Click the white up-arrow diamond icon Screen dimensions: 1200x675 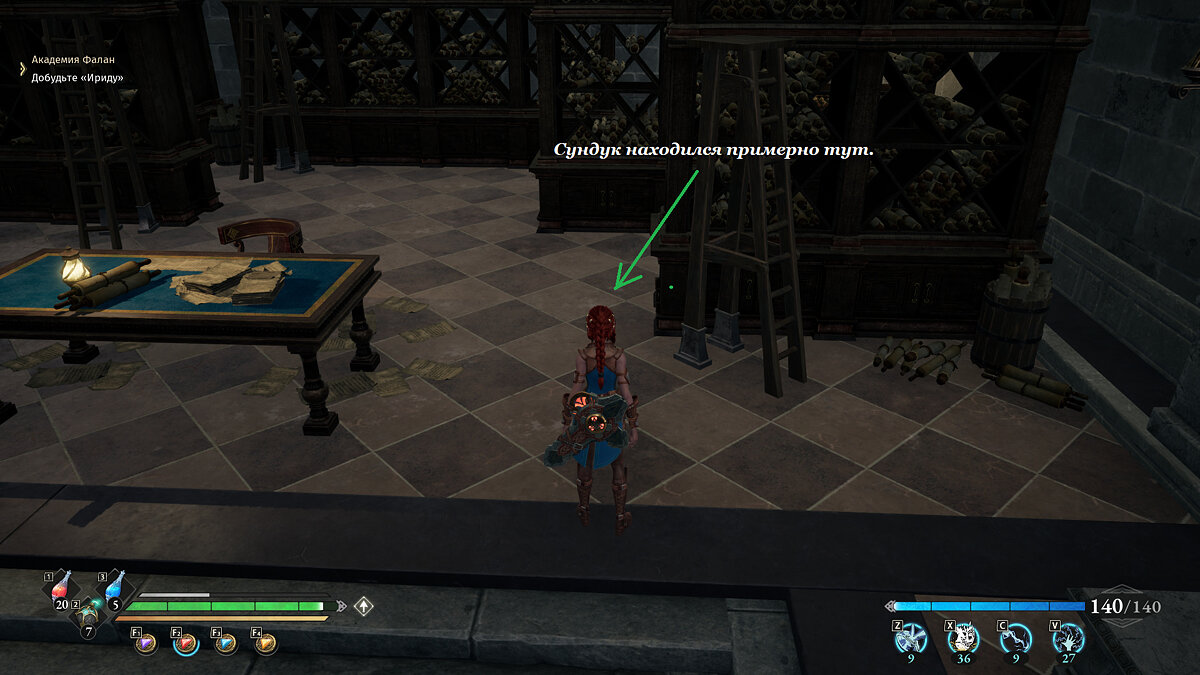[x=364, y=606]
